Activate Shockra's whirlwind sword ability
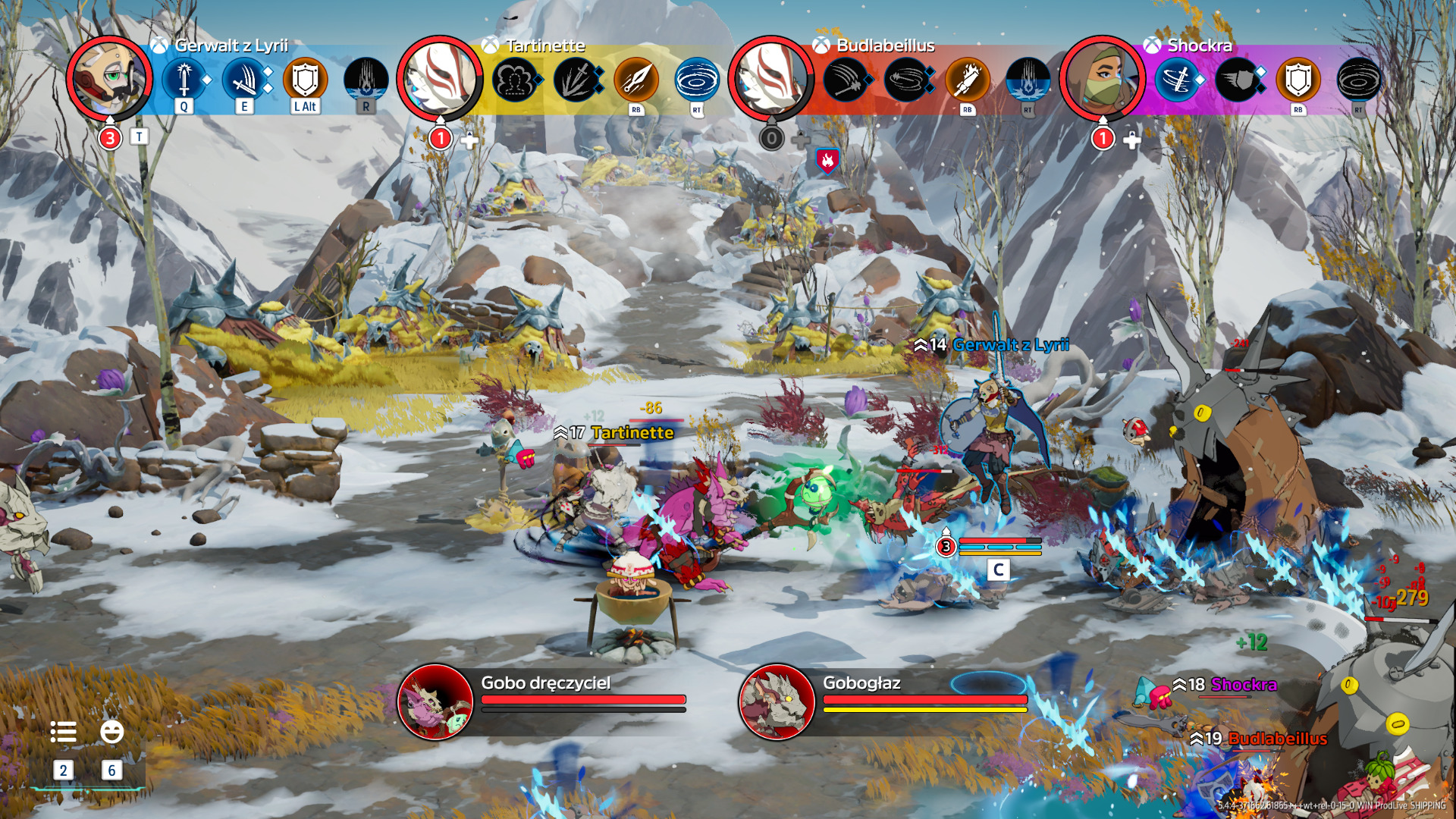 (x=1176, y=79)
